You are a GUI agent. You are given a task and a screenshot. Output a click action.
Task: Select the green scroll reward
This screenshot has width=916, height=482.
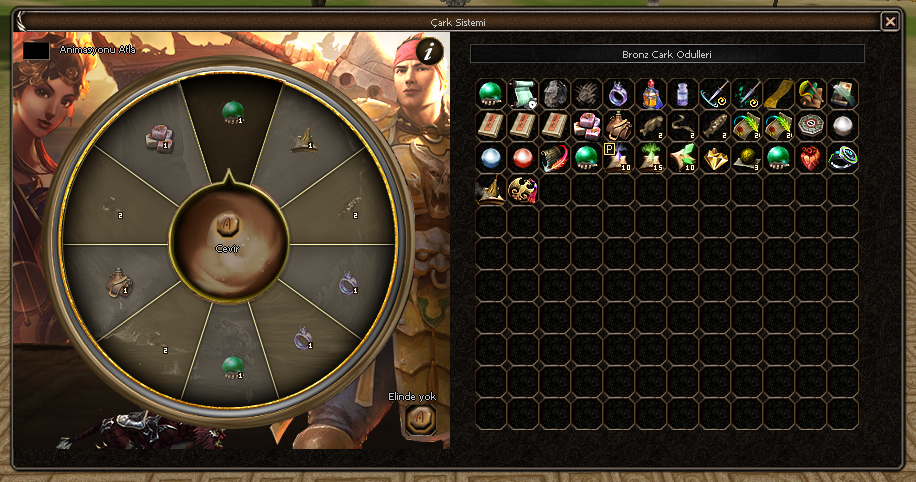point(523,94)
